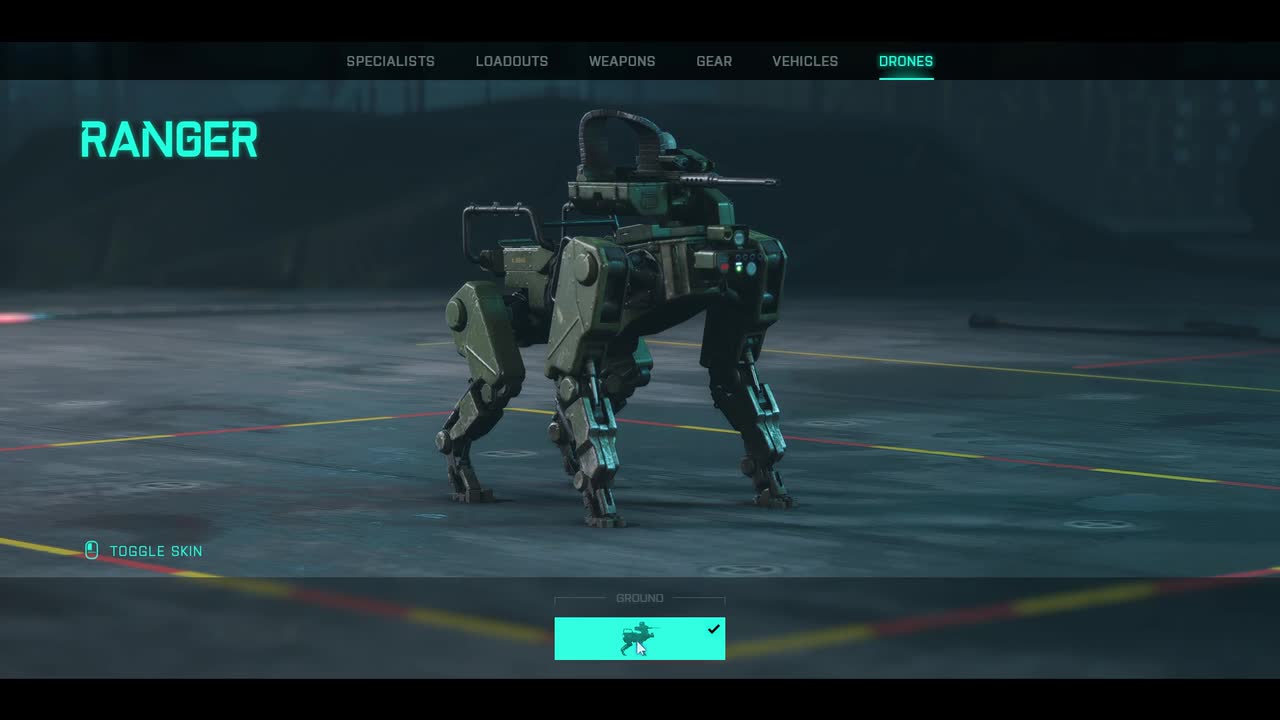1280x720 pixels.
Task: Show the Vehicles tab
Action: pos(805,61)
